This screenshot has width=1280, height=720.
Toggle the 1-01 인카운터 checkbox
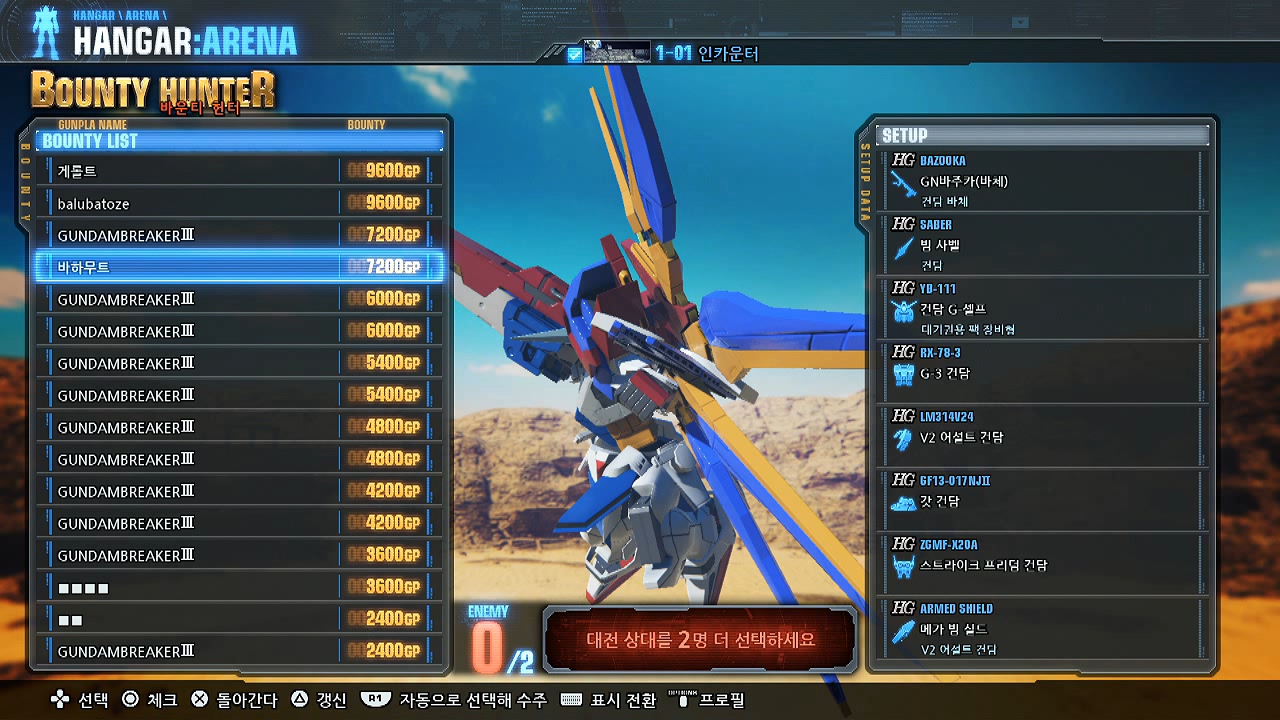tap(574, 55)
